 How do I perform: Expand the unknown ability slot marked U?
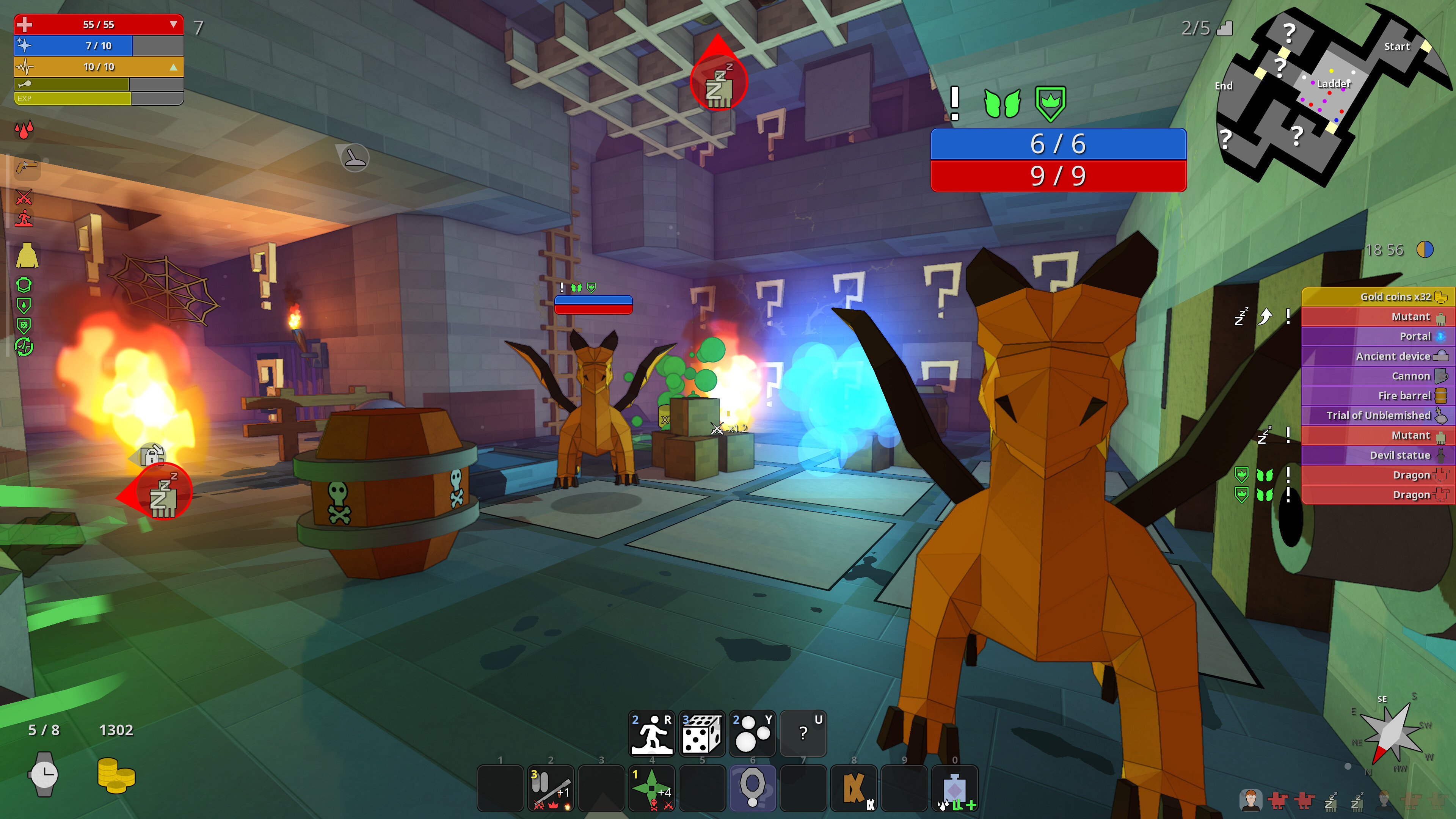pos(803,733)
